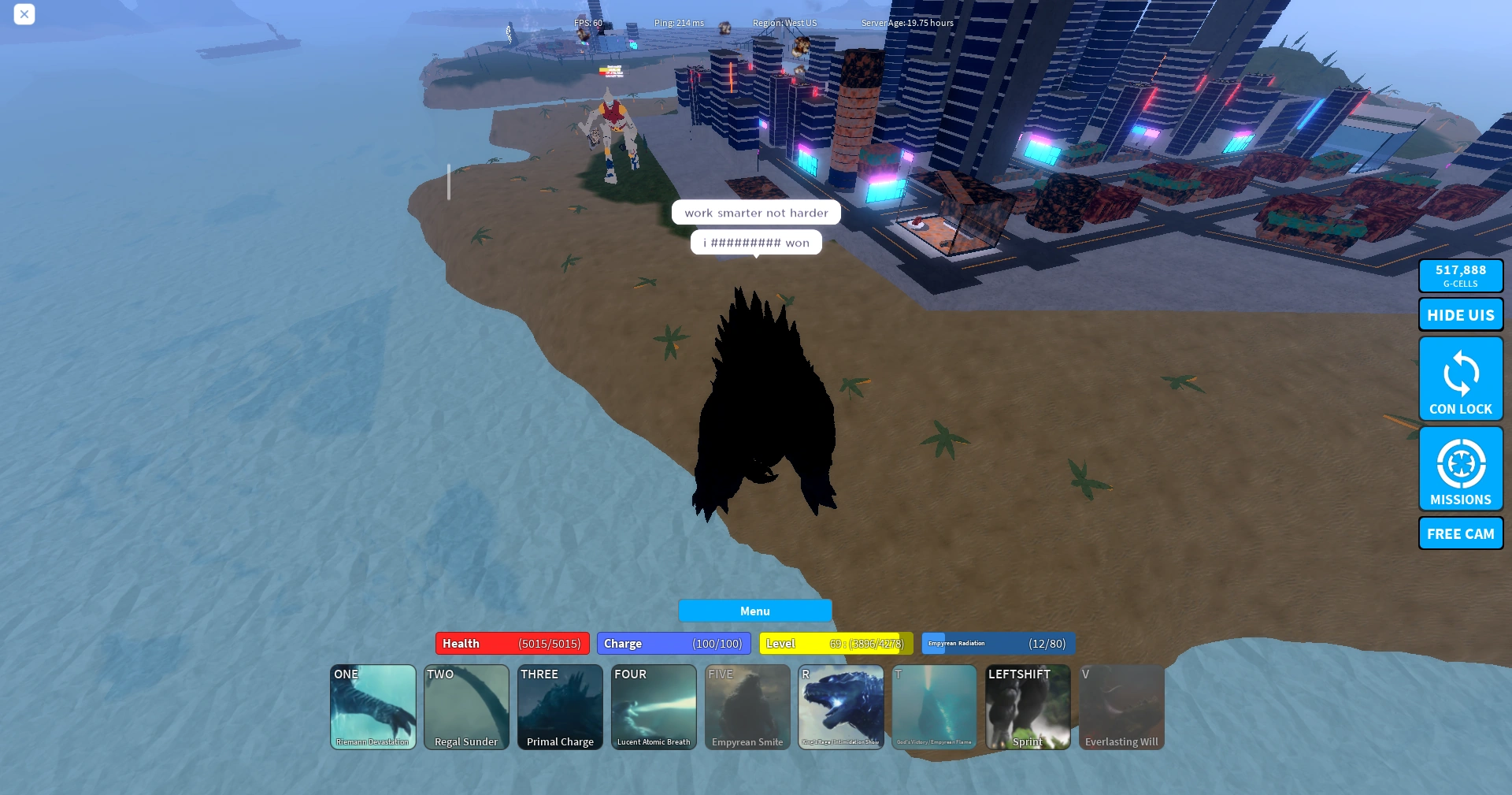This screenshot has height=795, width=1512.
Task: Select the Riemann Devastation ability
Action: pyautogui.click(x=372, y=707)
